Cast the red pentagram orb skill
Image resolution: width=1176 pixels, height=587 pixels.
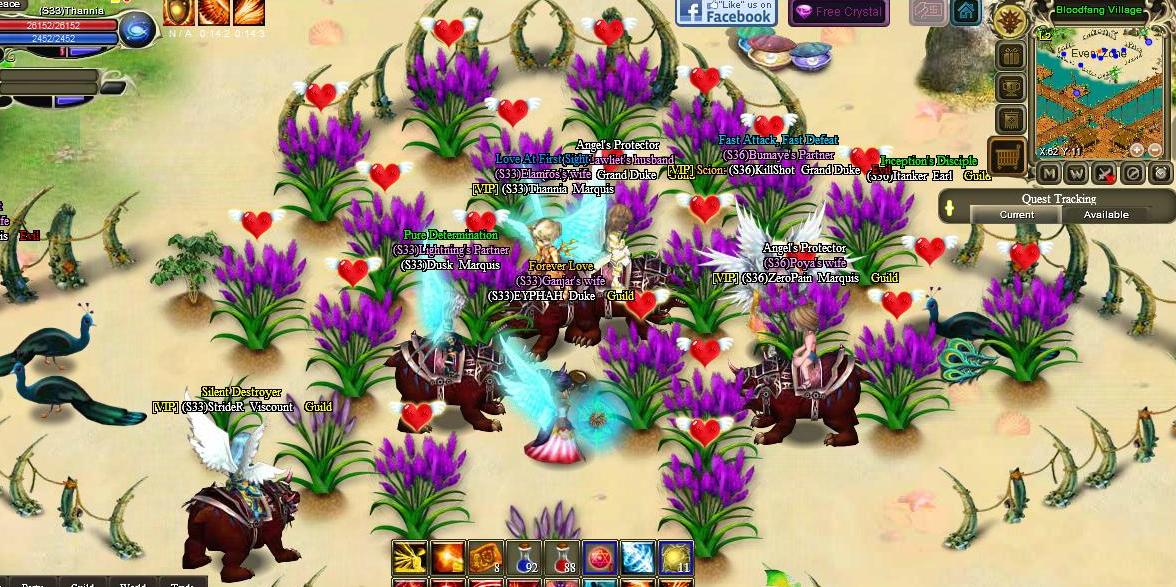click(599, 558)
